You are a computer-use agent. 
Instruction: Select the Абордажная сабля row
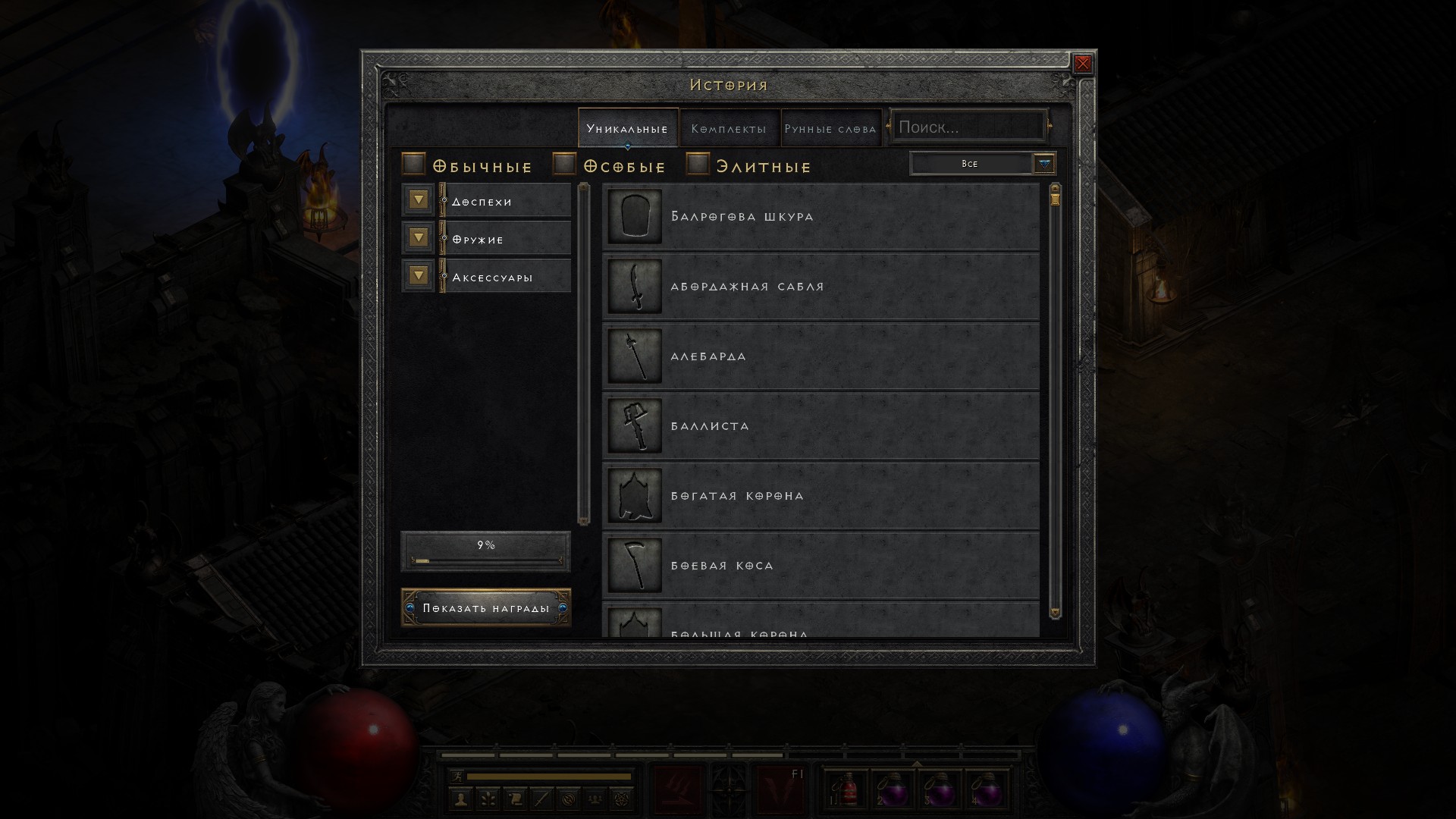[821, 287]
